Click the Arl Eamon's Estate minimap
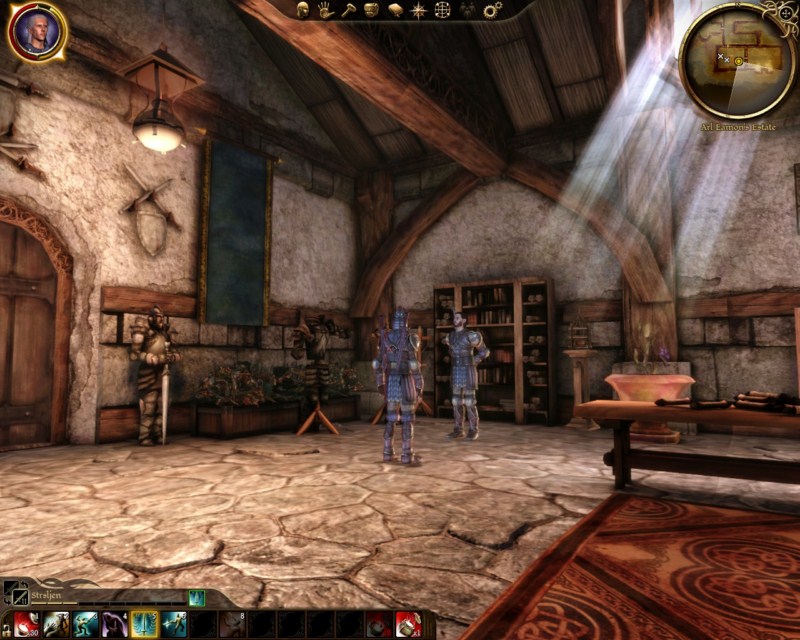The image size is (800, 640). pos(737,60)
